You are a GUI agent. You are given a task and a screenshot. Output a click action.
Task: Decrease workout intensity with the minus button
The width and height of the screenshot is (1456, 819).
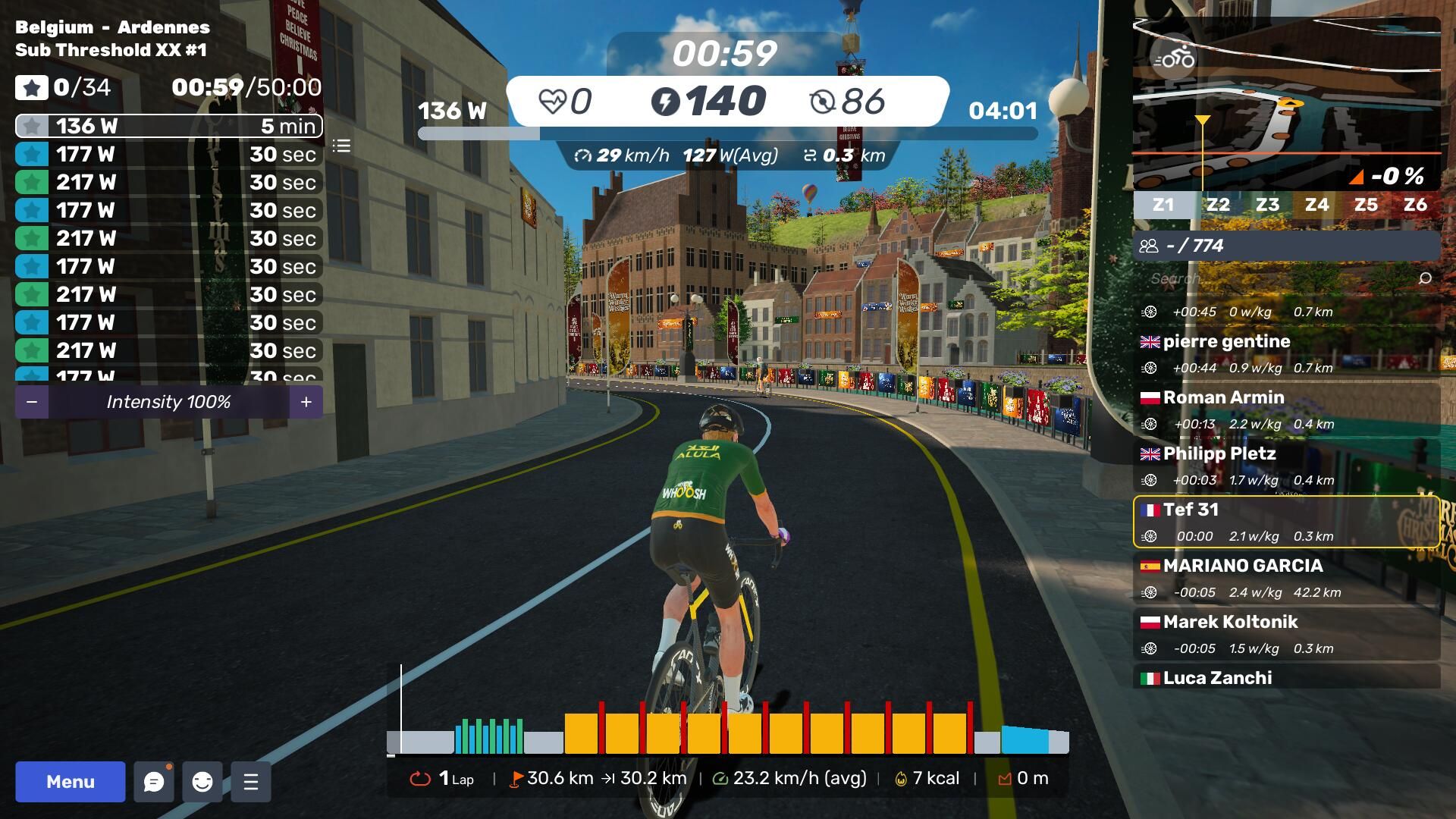coord(32,402)
